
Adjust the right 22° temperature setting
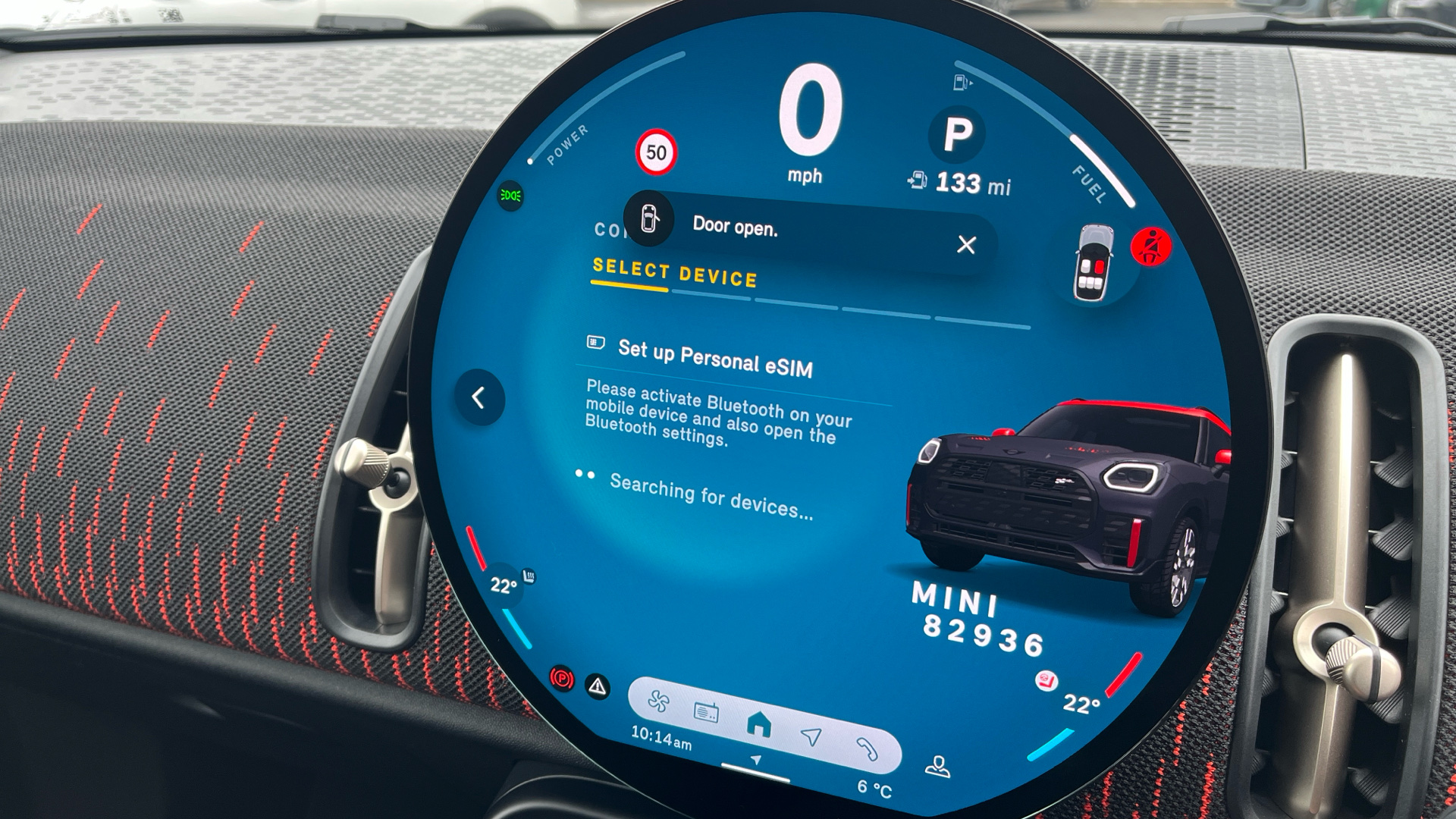[1081, 704]
